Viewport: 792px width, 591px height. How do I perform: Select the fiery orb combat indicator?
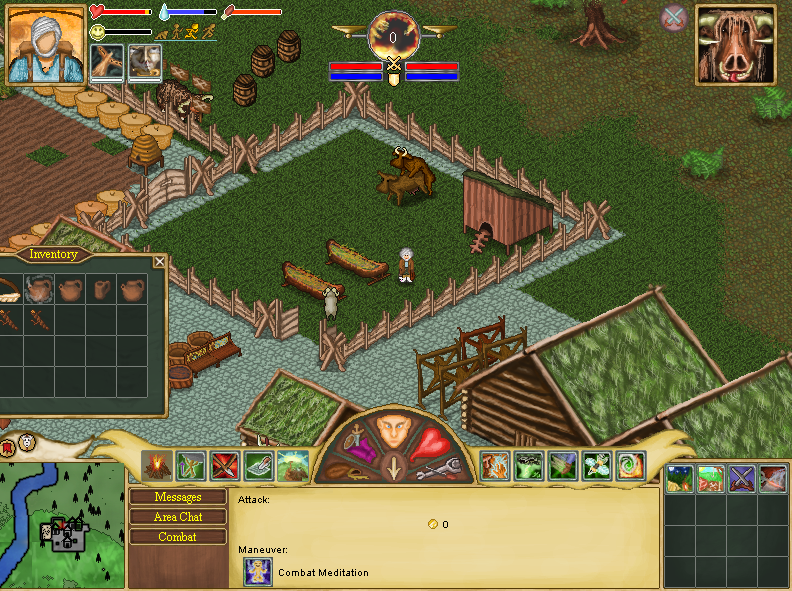point(394,36)
